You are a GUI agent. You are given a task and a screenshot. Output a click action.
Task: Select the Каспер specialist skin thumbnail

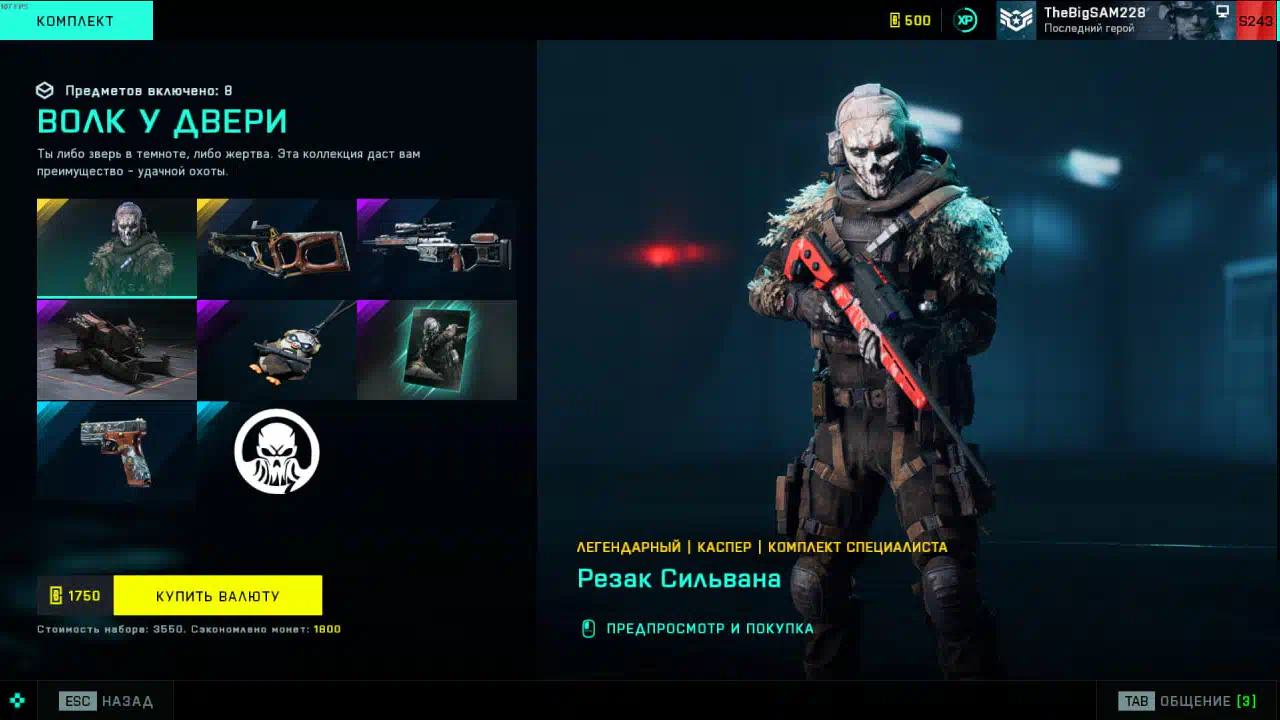[x=116, y=247]
